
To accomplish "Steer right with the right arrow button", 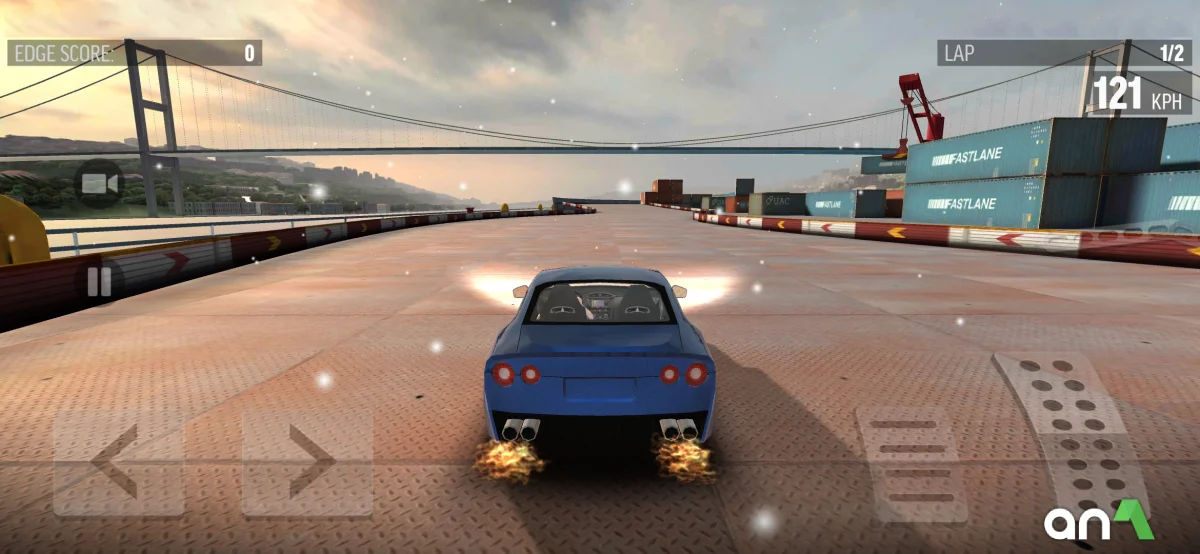I will coord(307,462).
